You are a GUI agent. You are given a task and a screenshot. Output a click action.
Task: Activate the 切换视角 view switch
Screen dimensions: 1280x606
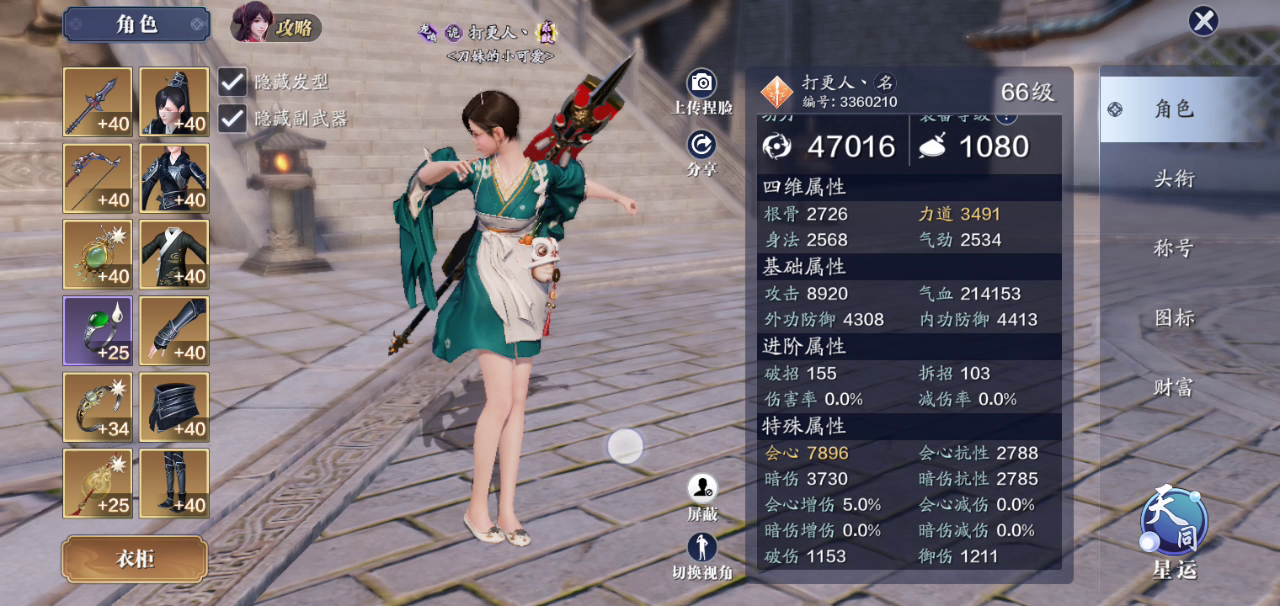pos(702,547)
